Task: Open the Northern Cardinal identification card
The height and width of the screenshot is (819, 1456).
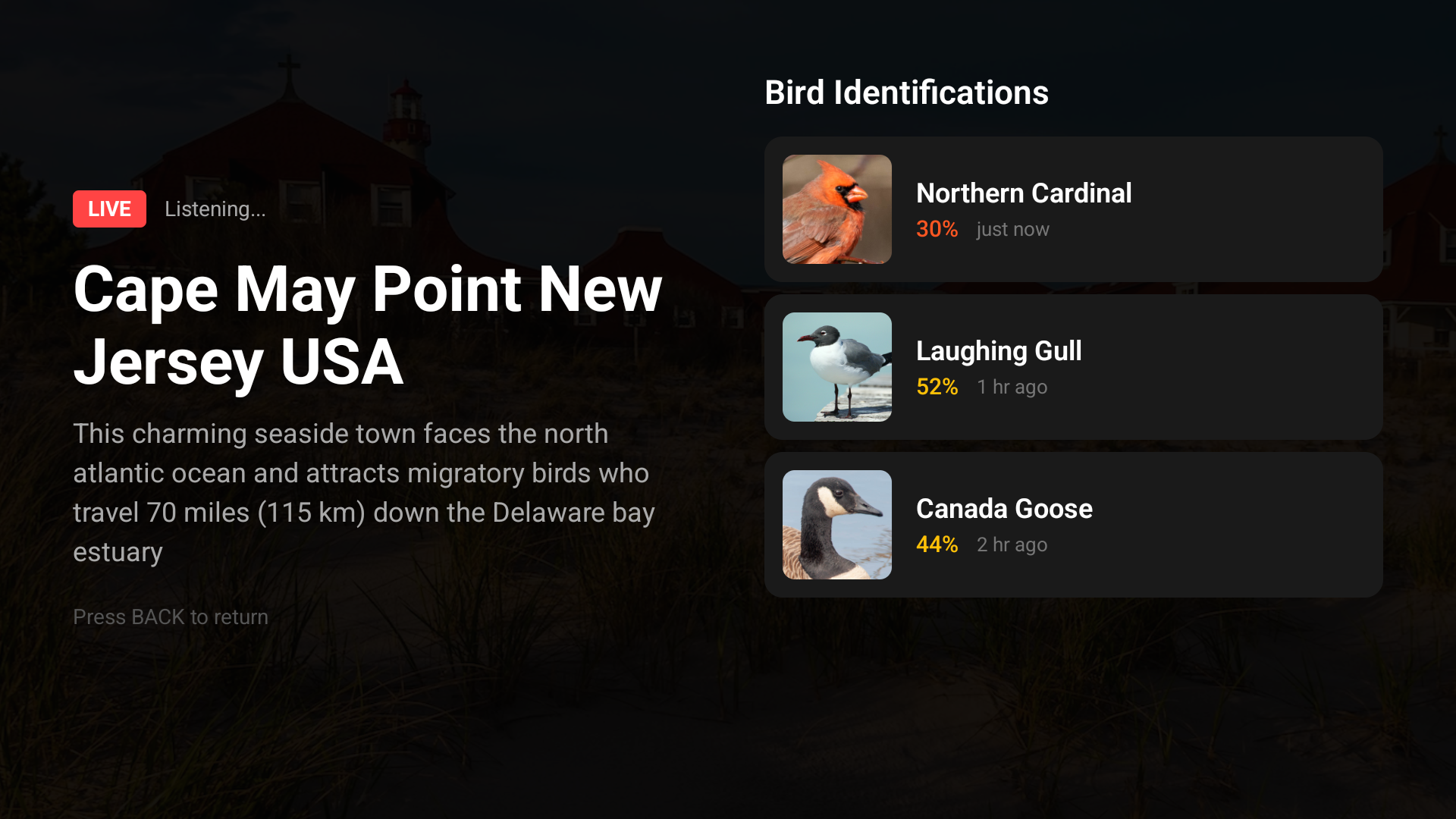Action: pos(1074,209)
